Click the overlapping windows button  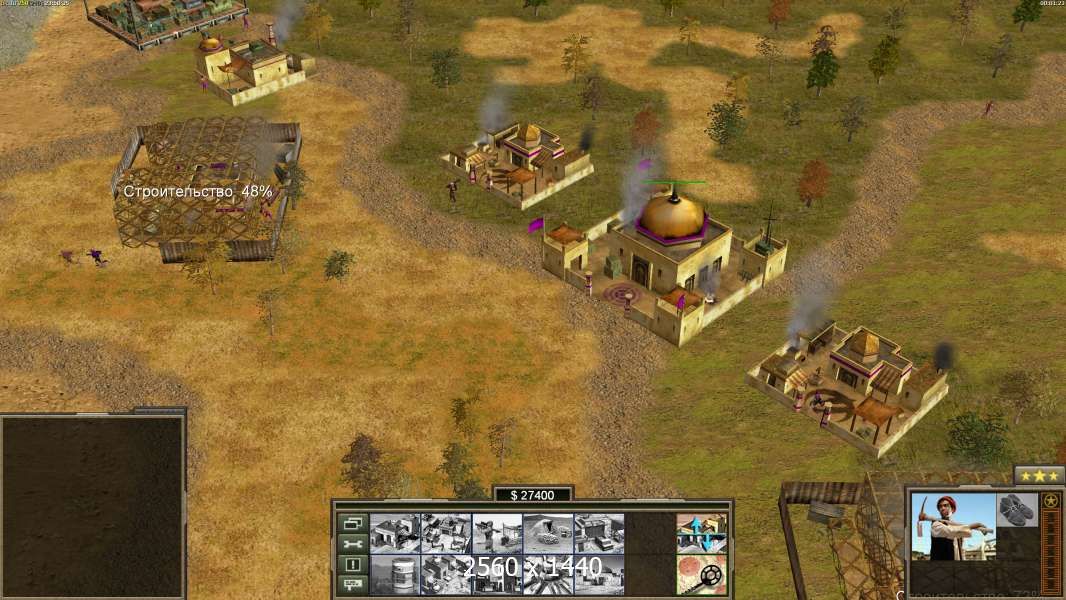tap(352, 523)
